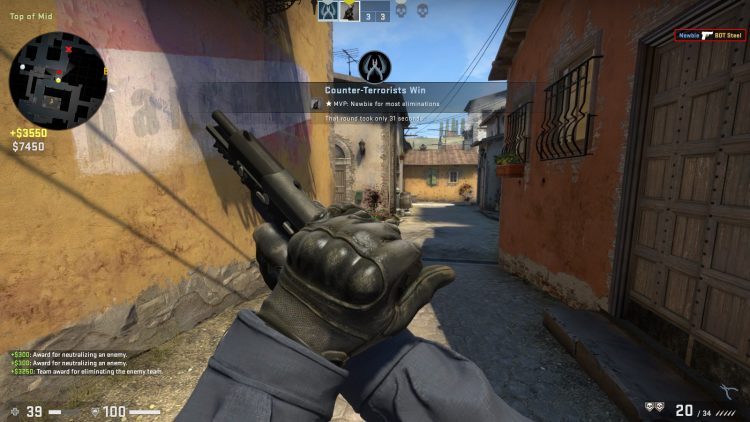
Task: Click the Counter-Terrorists Win round emblem
Action: pyautogui.click(x=374, y=66)
